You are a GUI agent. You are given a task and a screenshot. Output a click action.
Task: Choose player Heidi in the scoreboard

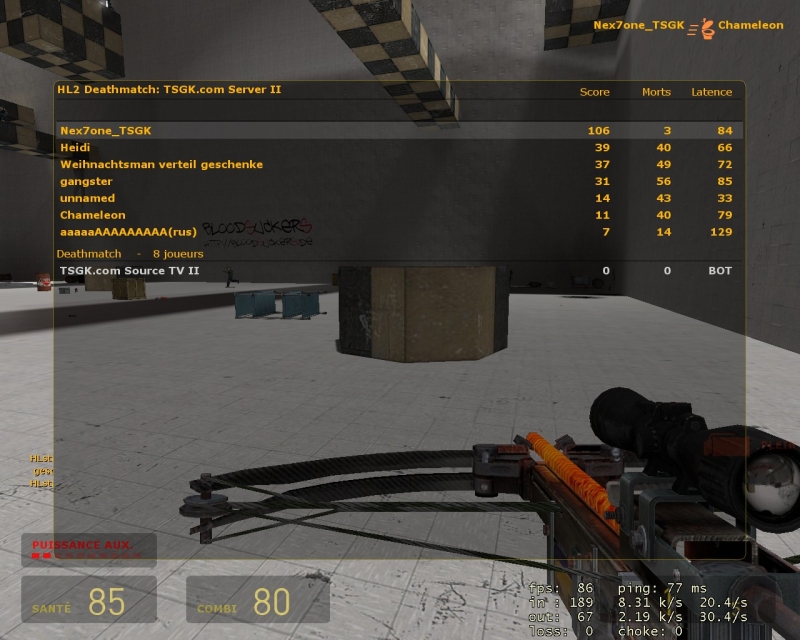[x=75, y=147]
